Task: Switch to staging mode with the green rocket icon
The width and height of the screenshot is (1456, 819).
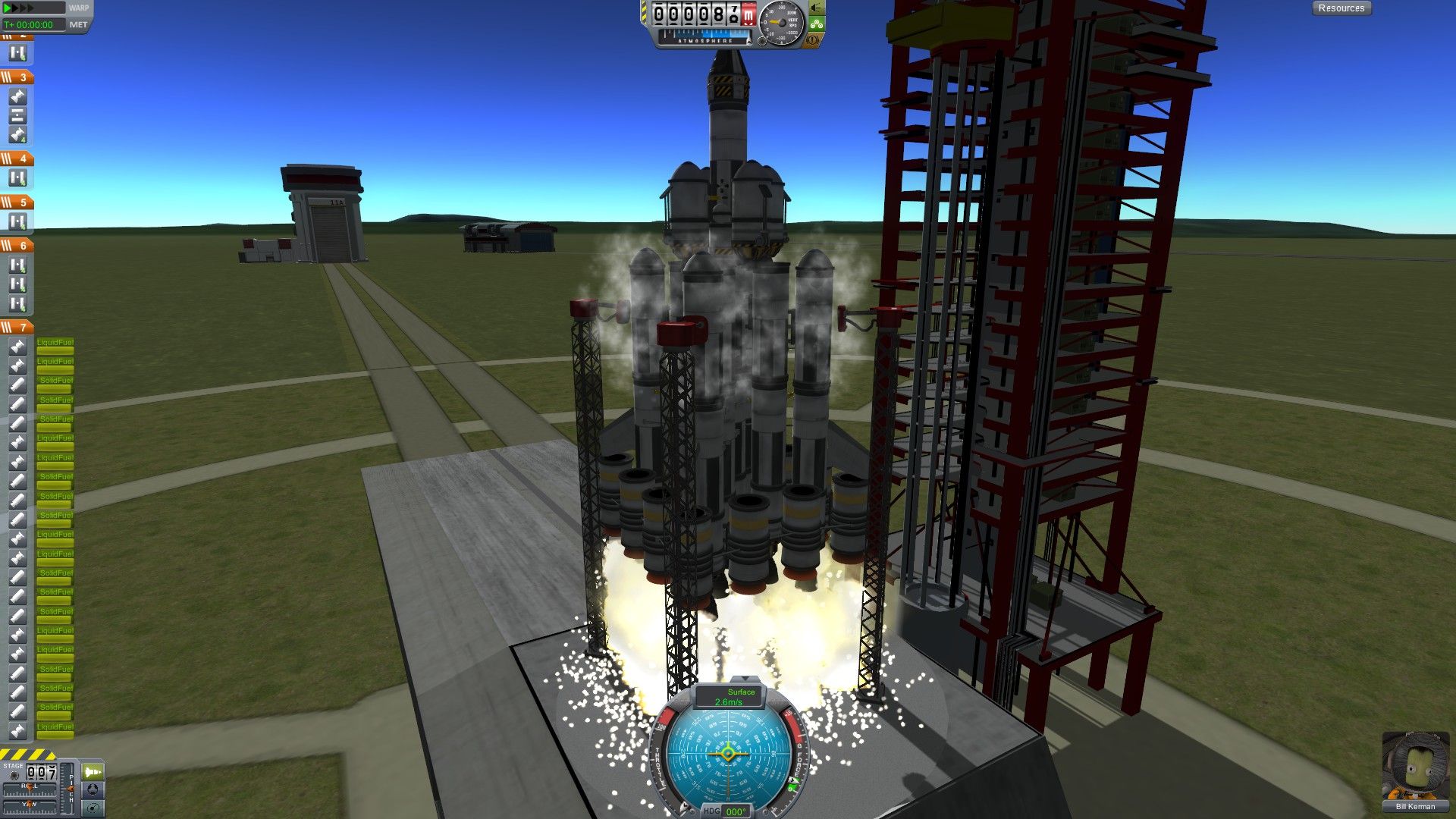Action: click(x=93, y=773)
